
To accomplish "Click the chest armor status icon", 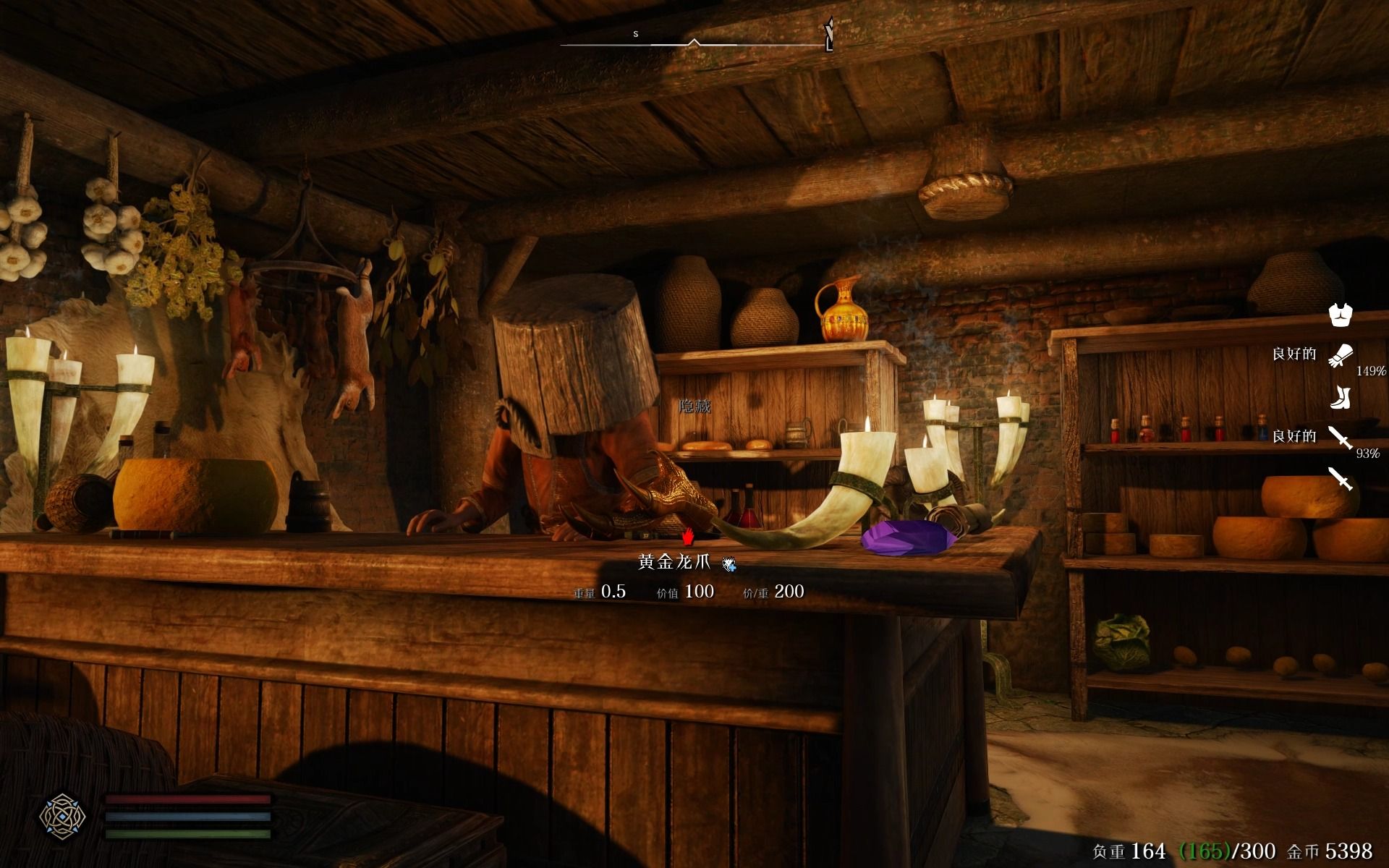I will (x=1341, y=315).
